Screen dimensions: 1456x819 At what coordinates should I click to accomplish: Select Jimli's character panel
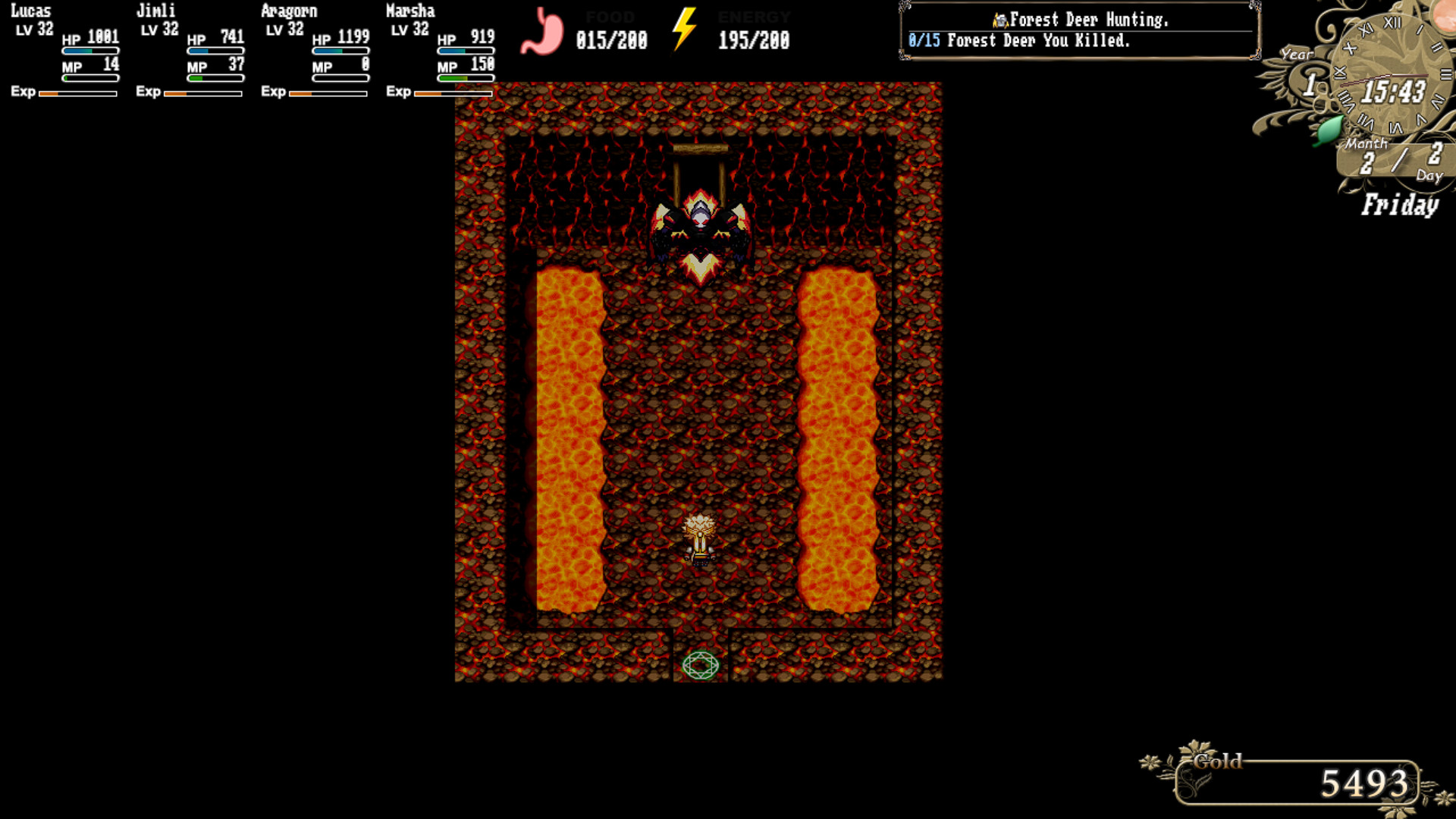pos(190,49)
